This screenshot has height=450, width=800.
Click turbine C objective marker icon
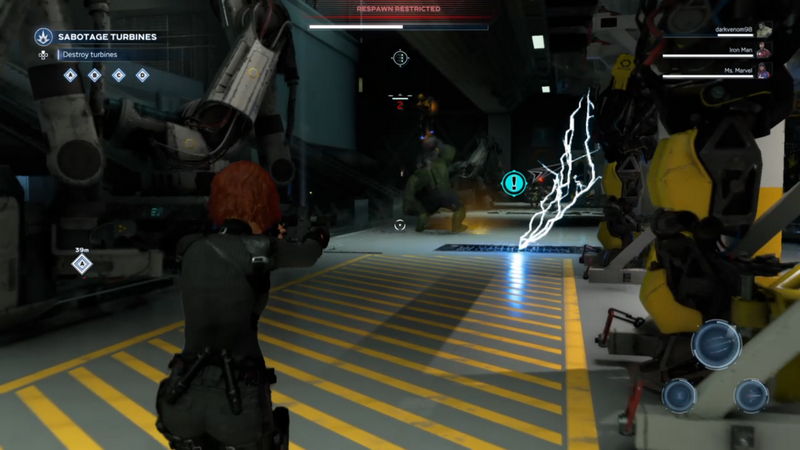click(118, 75)
